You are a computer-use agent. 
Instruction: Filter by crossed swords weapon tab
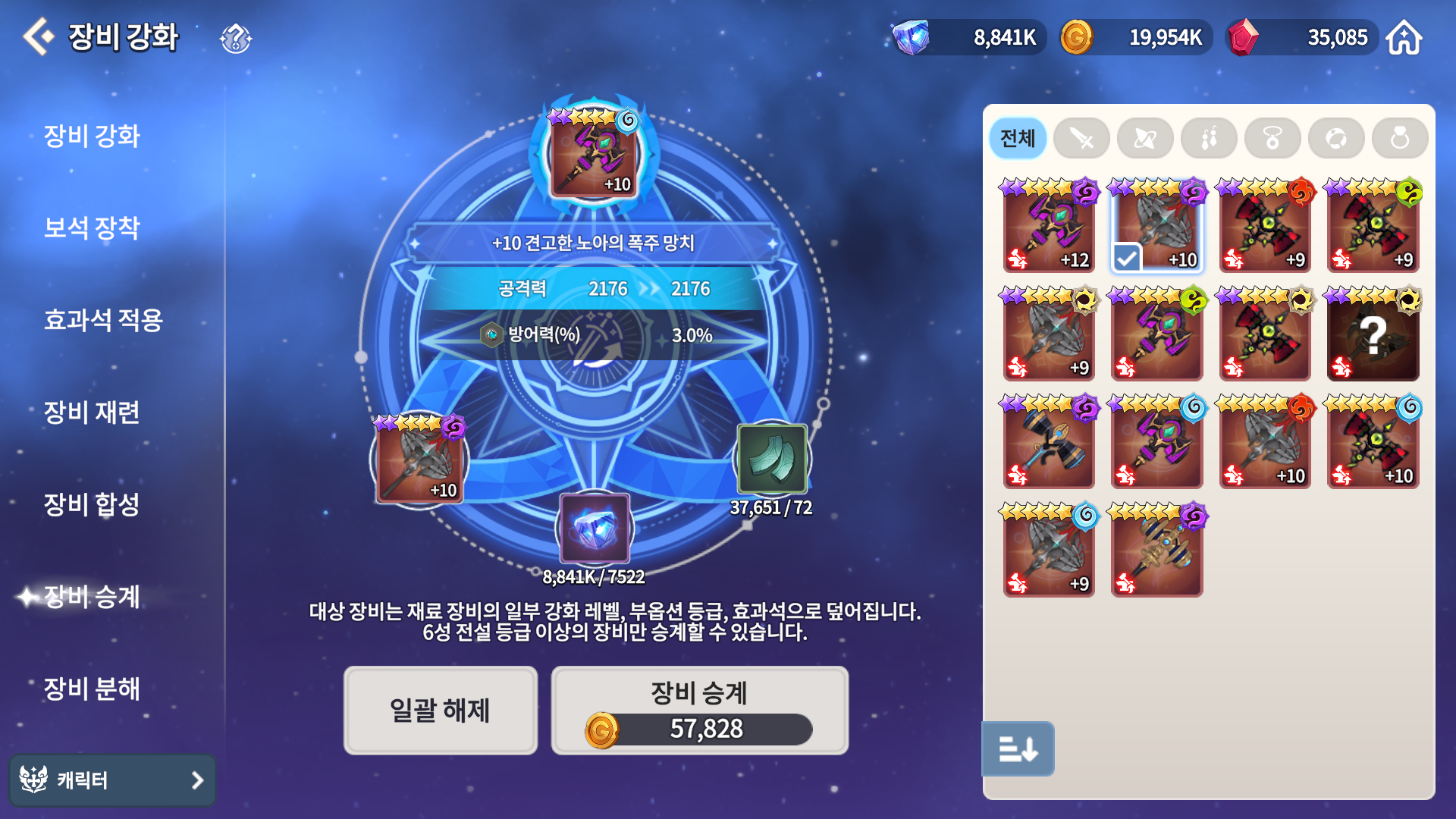click(x=1081, y=139)
